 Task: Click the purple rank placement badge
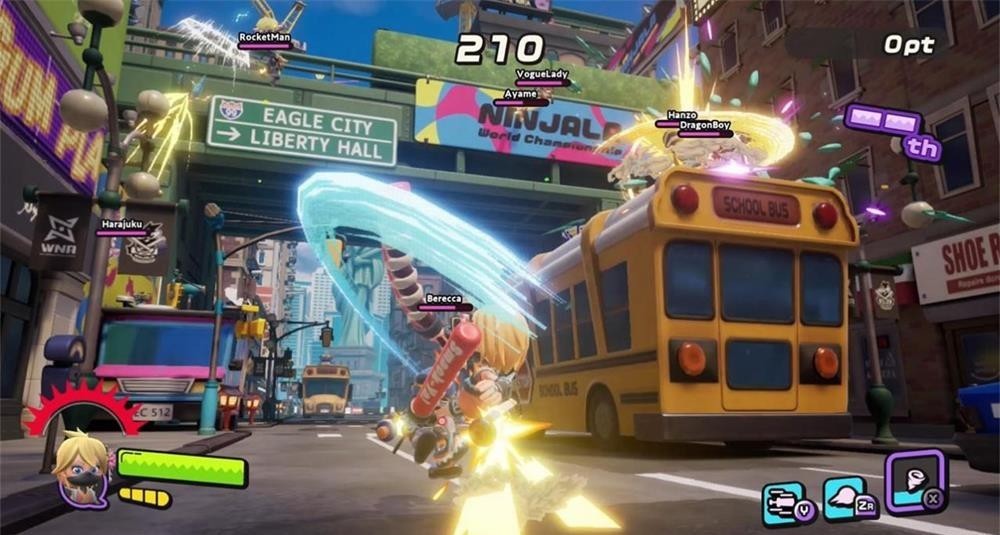click(x=895, y=131)
